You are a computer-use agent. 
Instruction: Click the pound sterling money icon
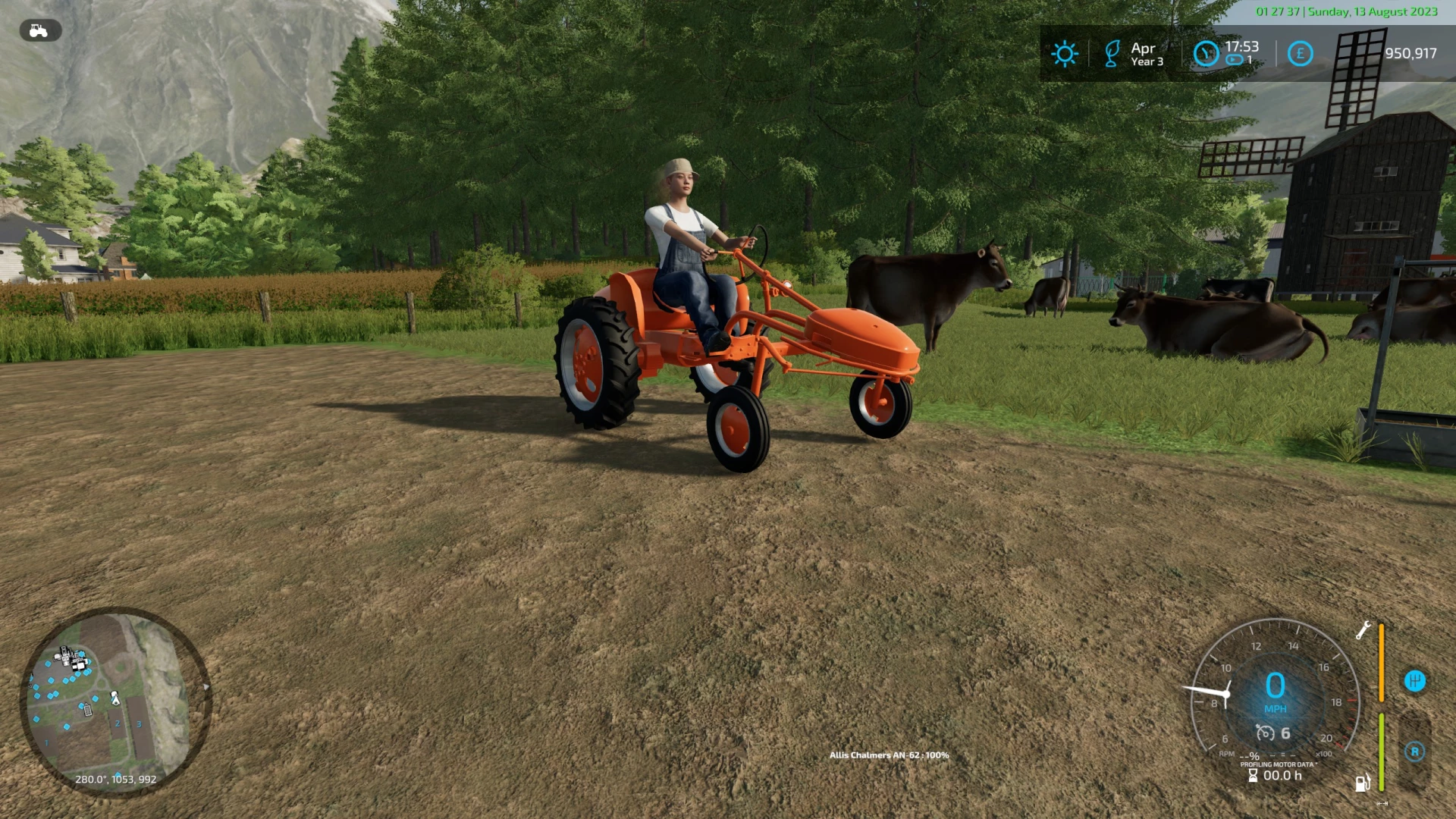1299,53
